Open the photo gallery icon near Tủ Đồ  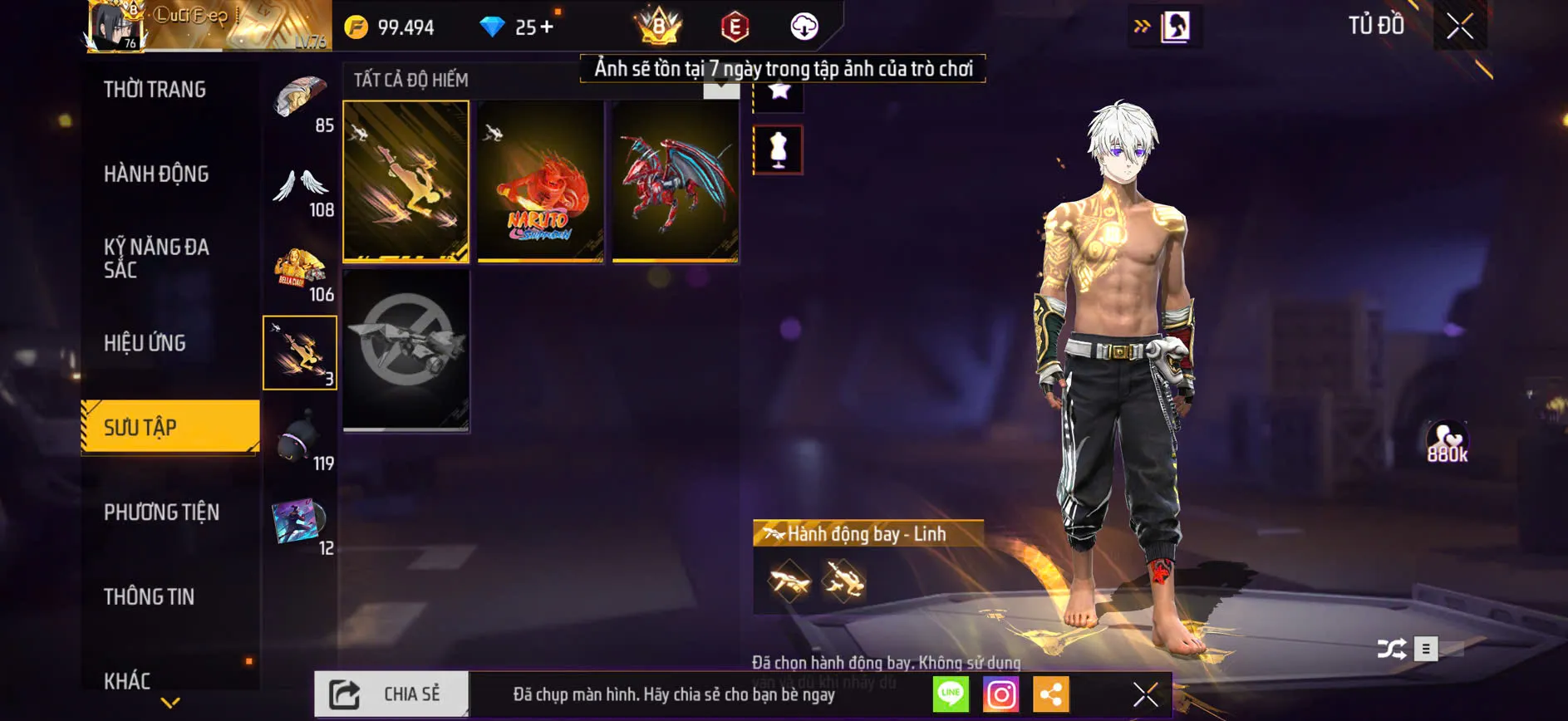pos(1172,25)
